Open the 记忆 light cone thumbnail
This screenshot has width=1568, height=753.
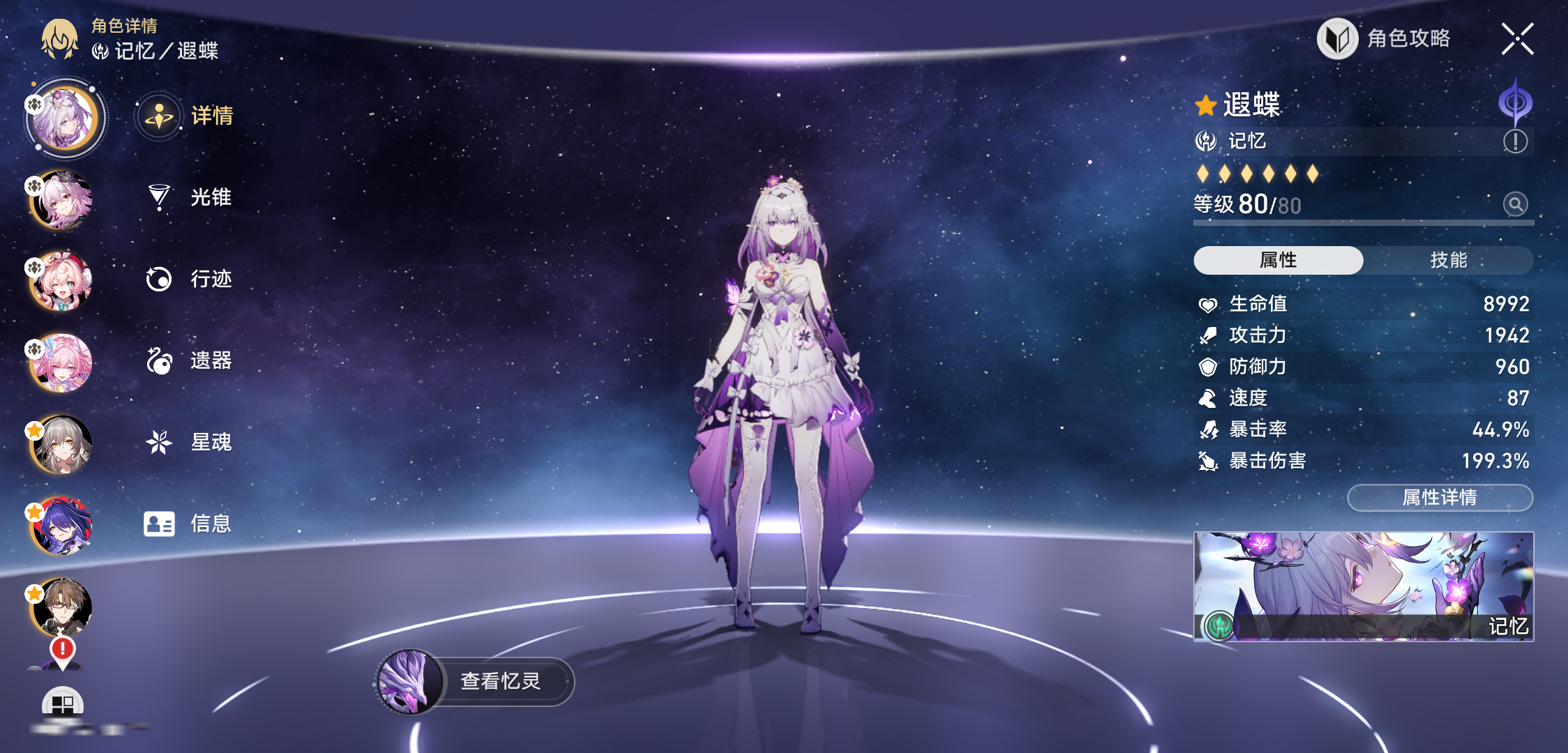pyautogui.click(x=1363, y=586)
